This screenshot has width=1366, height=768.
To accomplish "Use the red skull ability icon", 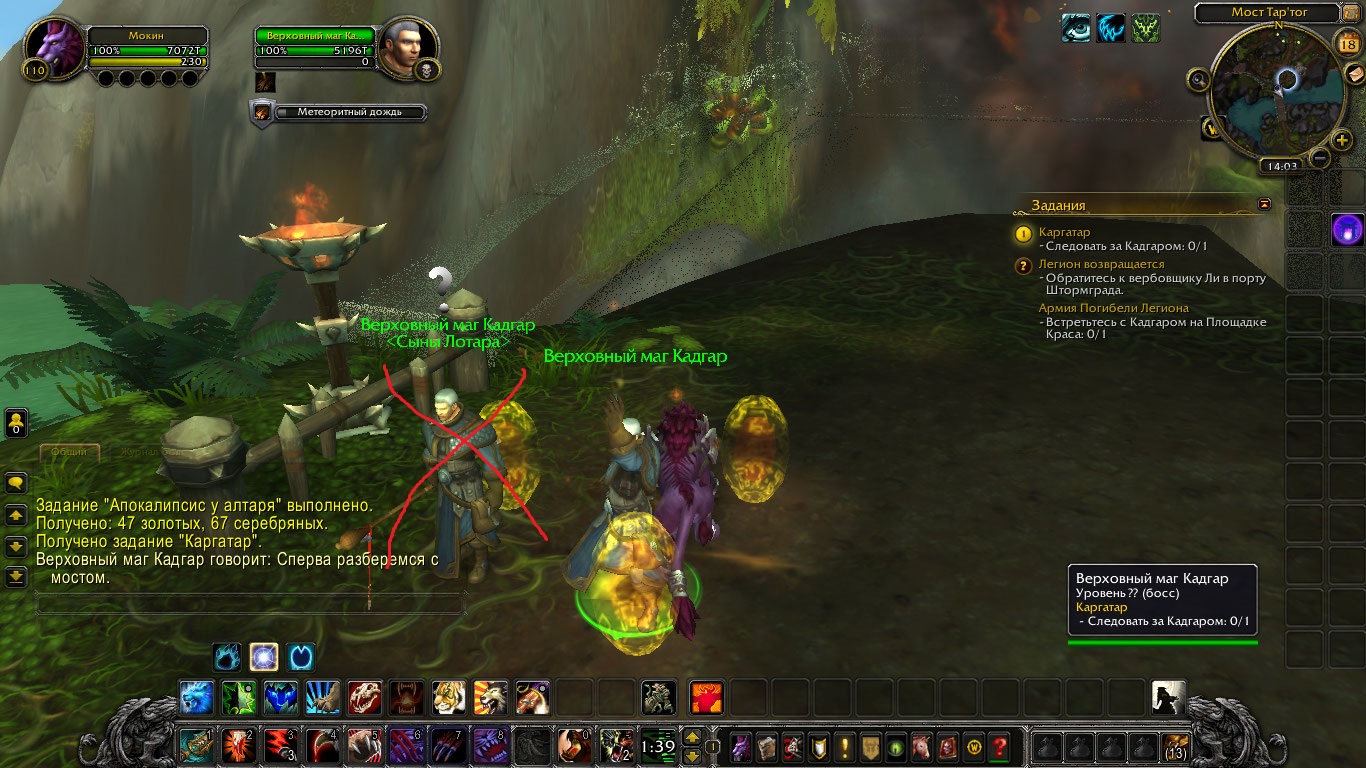I will click(x=365, y=697).
